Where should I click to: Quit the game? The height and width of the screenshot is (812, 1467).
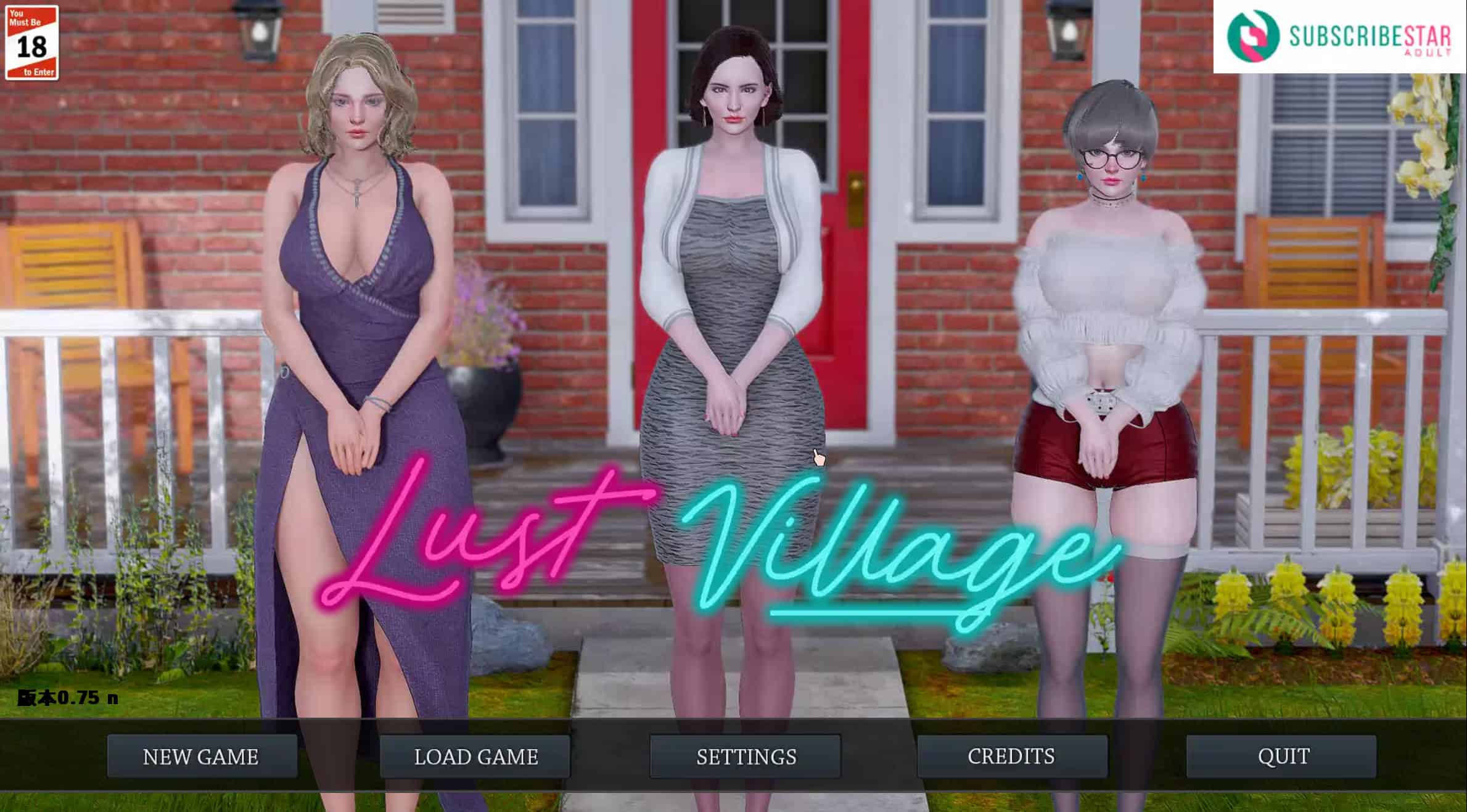1283,756
